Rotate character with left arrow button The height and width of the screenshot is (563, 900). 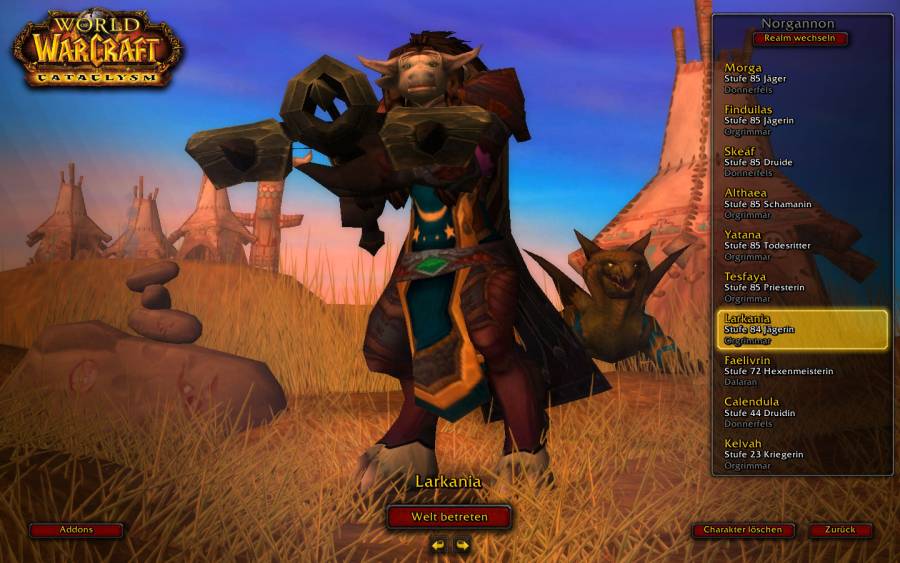pyautogui.click(x=438, y=545)
